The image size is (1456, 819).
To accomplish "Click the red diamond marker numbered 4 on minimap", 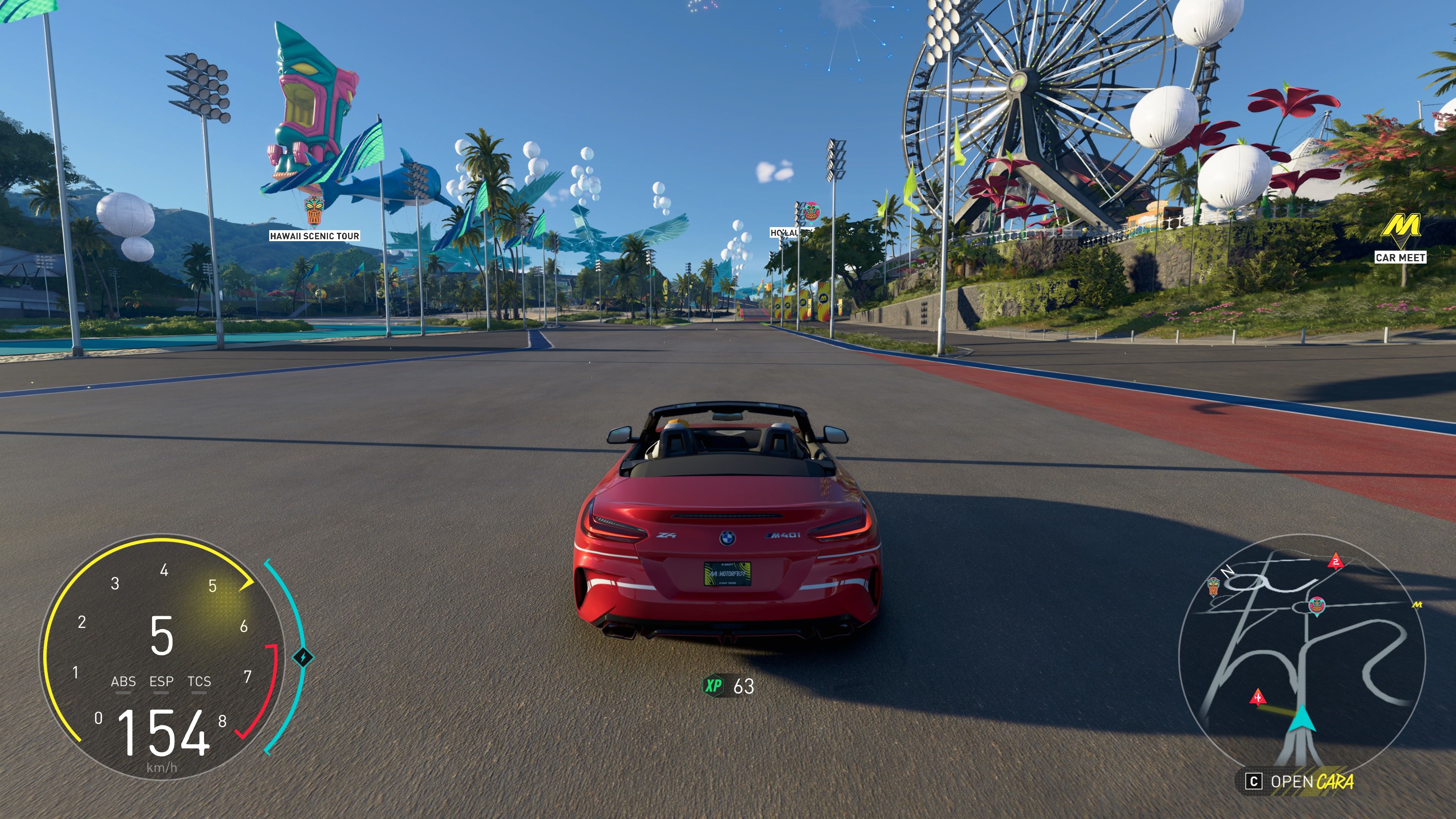I will 1258,698.
